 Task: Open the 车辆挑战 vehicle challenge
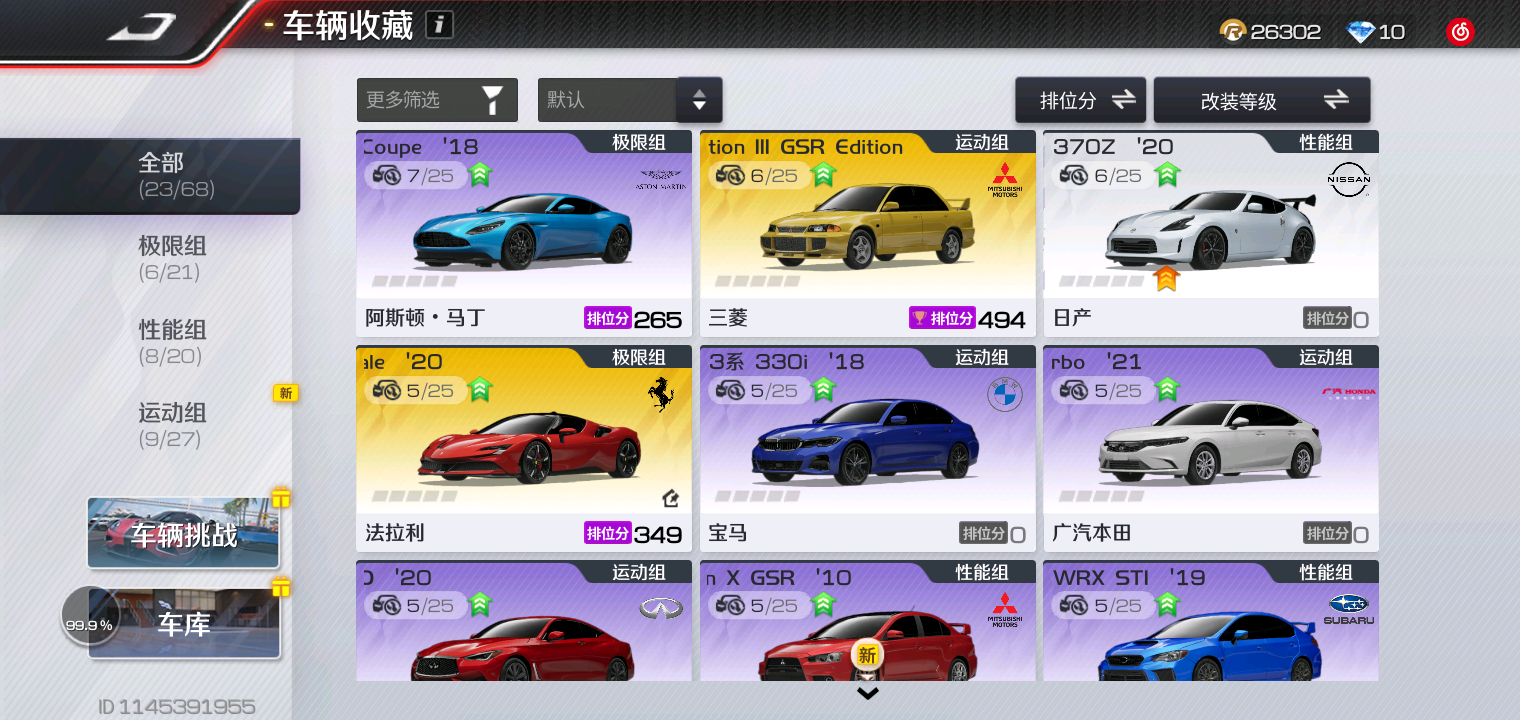(184, 534)
